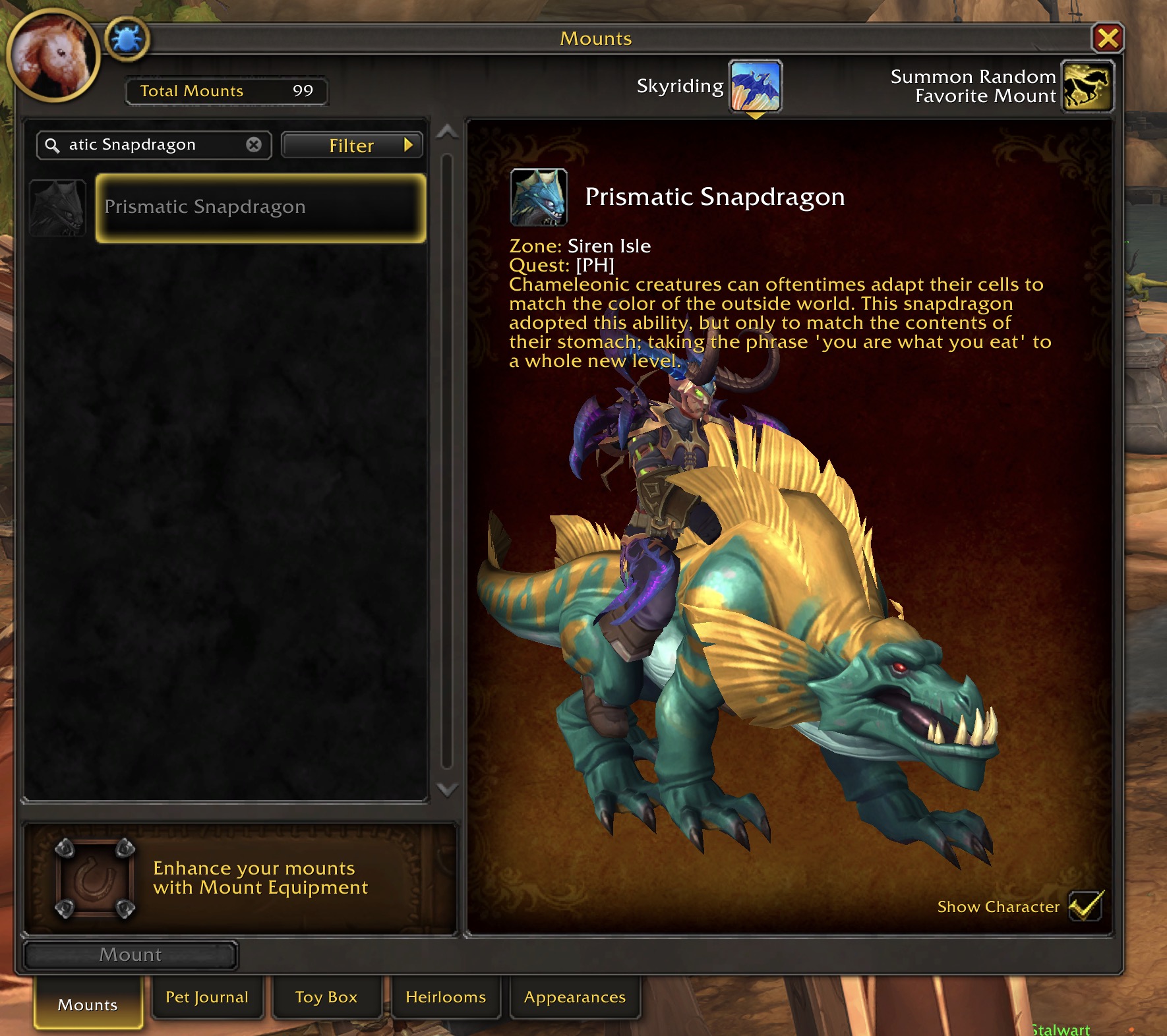Screen dimensions: 1167x1036
Task: Go to the Heirlooms tab
Action: [446, 997]
